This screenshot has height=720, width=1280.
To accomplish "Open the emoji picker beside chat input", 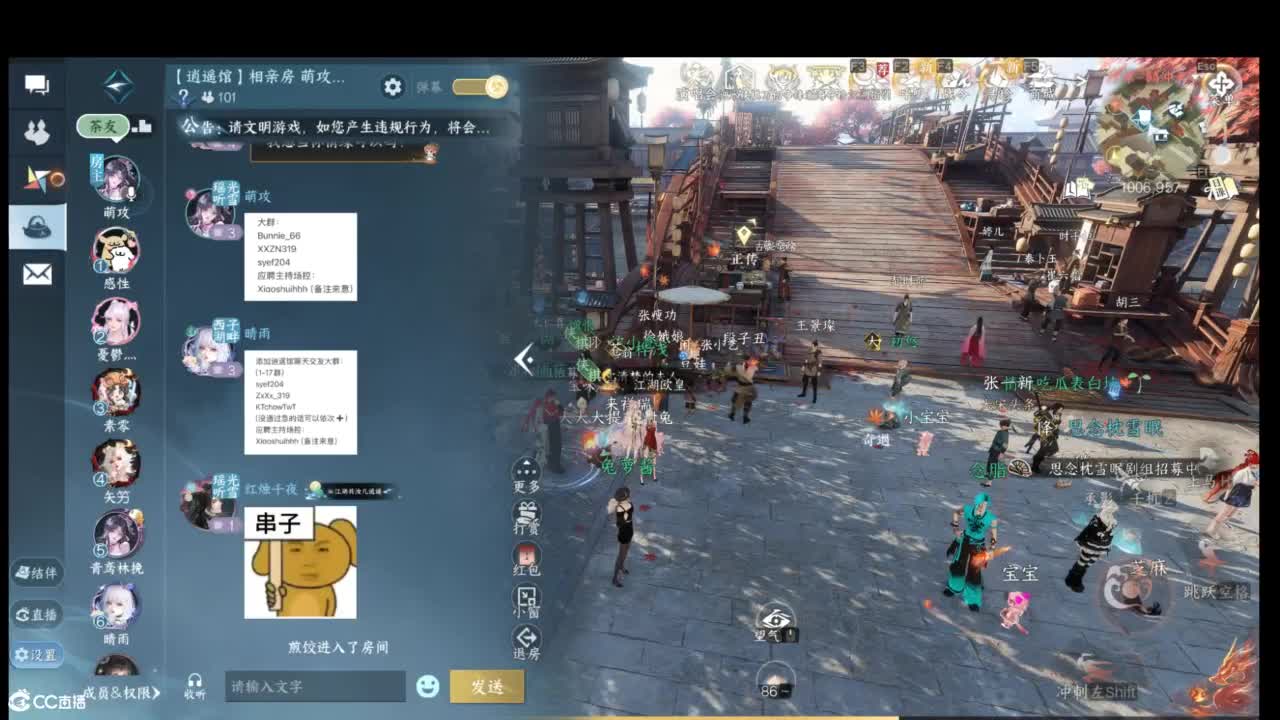I will (x=428, y=687).
